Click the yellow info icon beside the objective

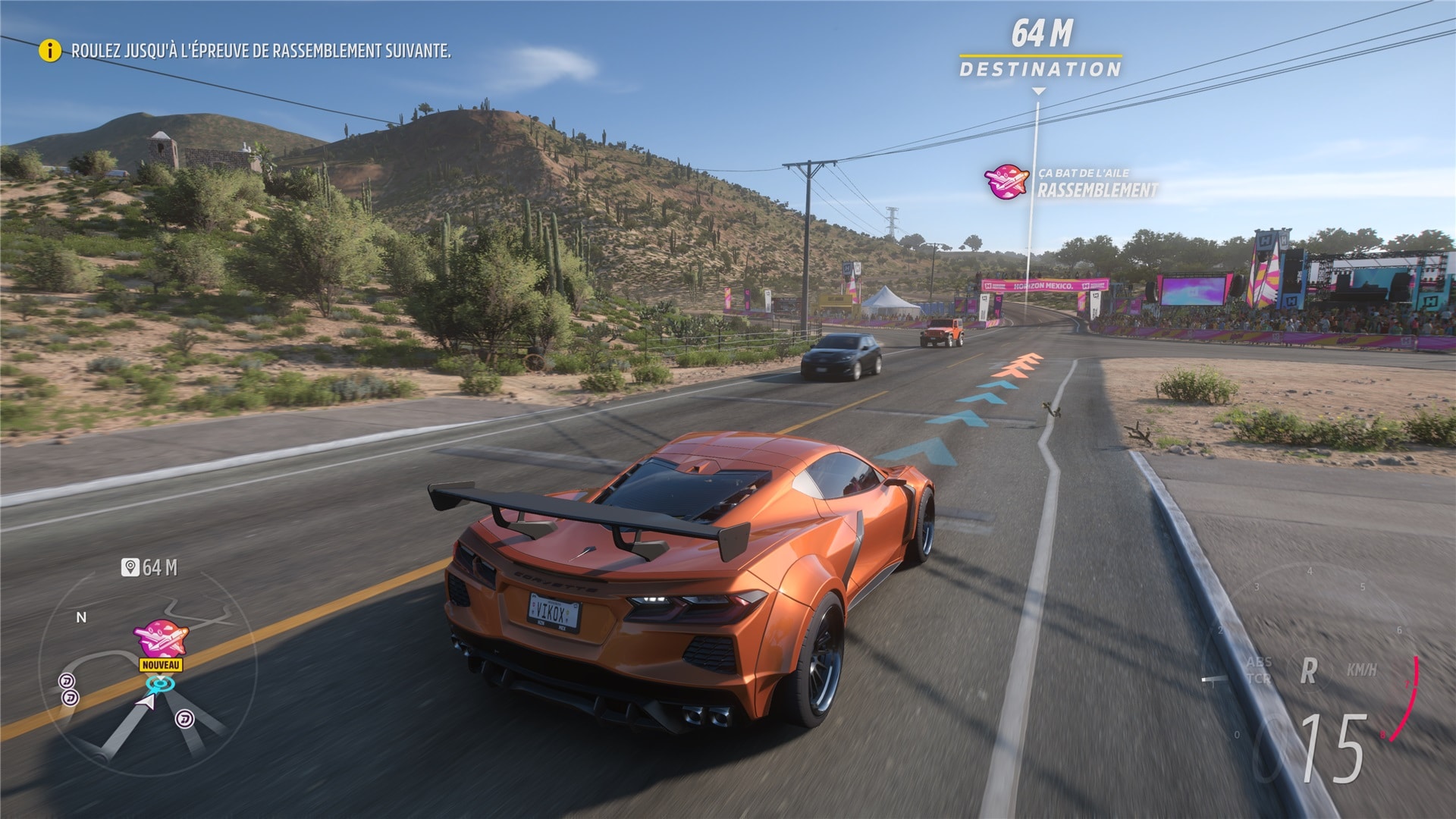pyautogui.click(x=50, y=51)
